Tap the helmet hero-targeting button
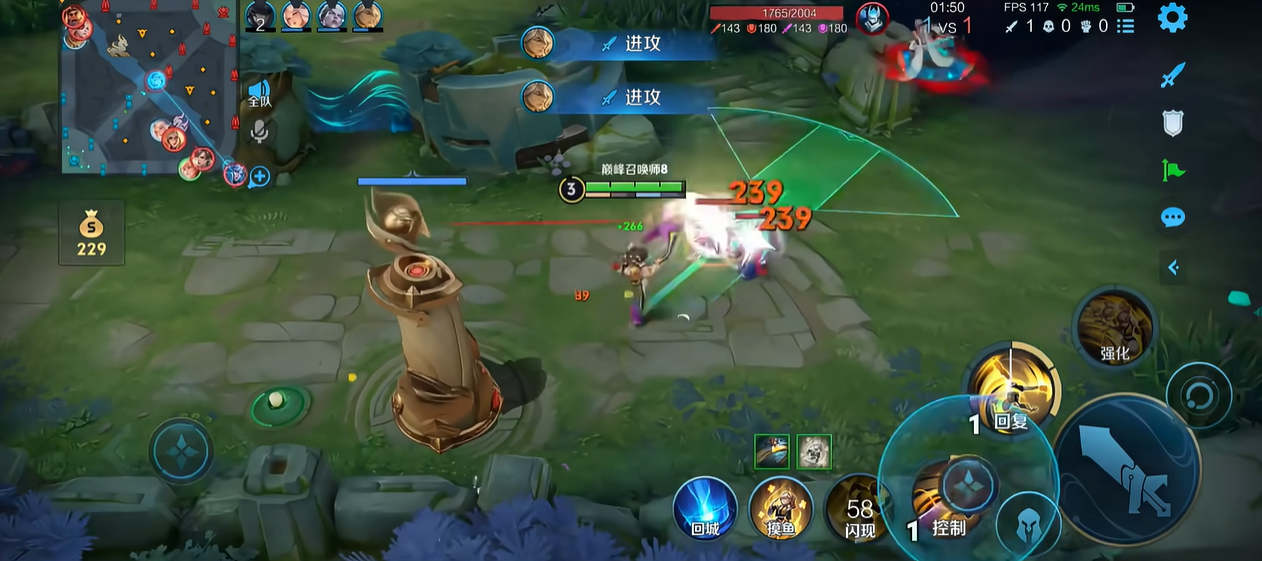 click(x=1029, y=525)
